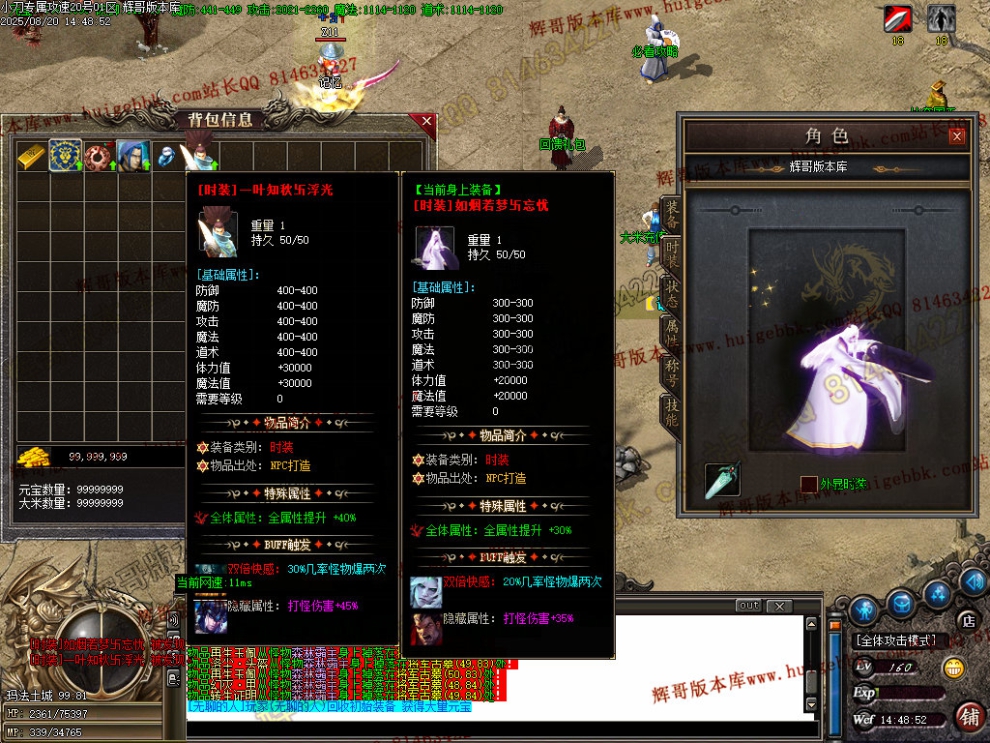990x743 pixels.
Task: Select the swordsman costume in the backpack
Action: 199,156
